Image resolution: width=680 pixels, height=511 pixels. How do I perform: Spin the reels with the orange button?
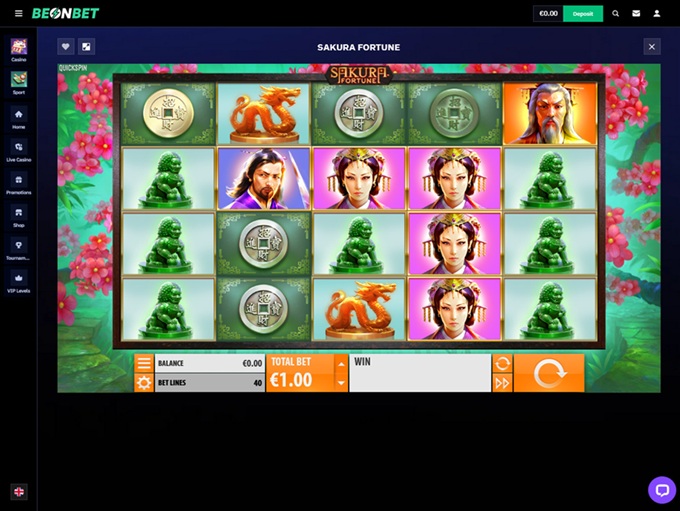[548, 373]
